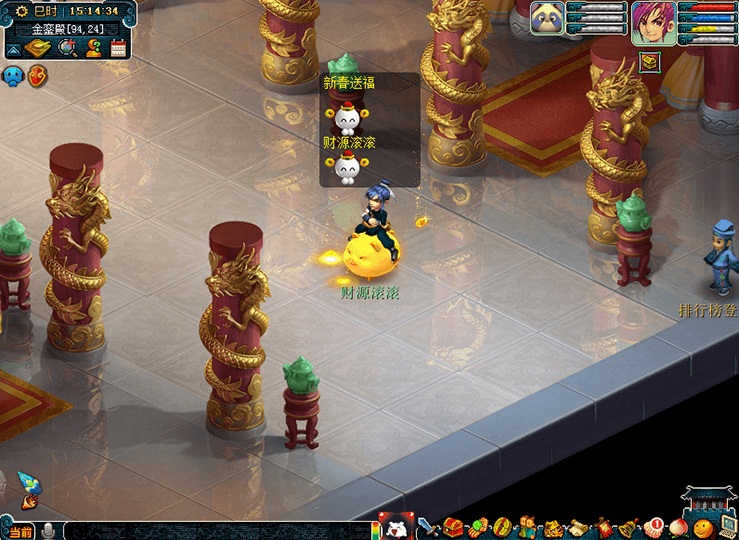739x540 pixels.
Task: Open the world map compass icon
Action: 38,48
